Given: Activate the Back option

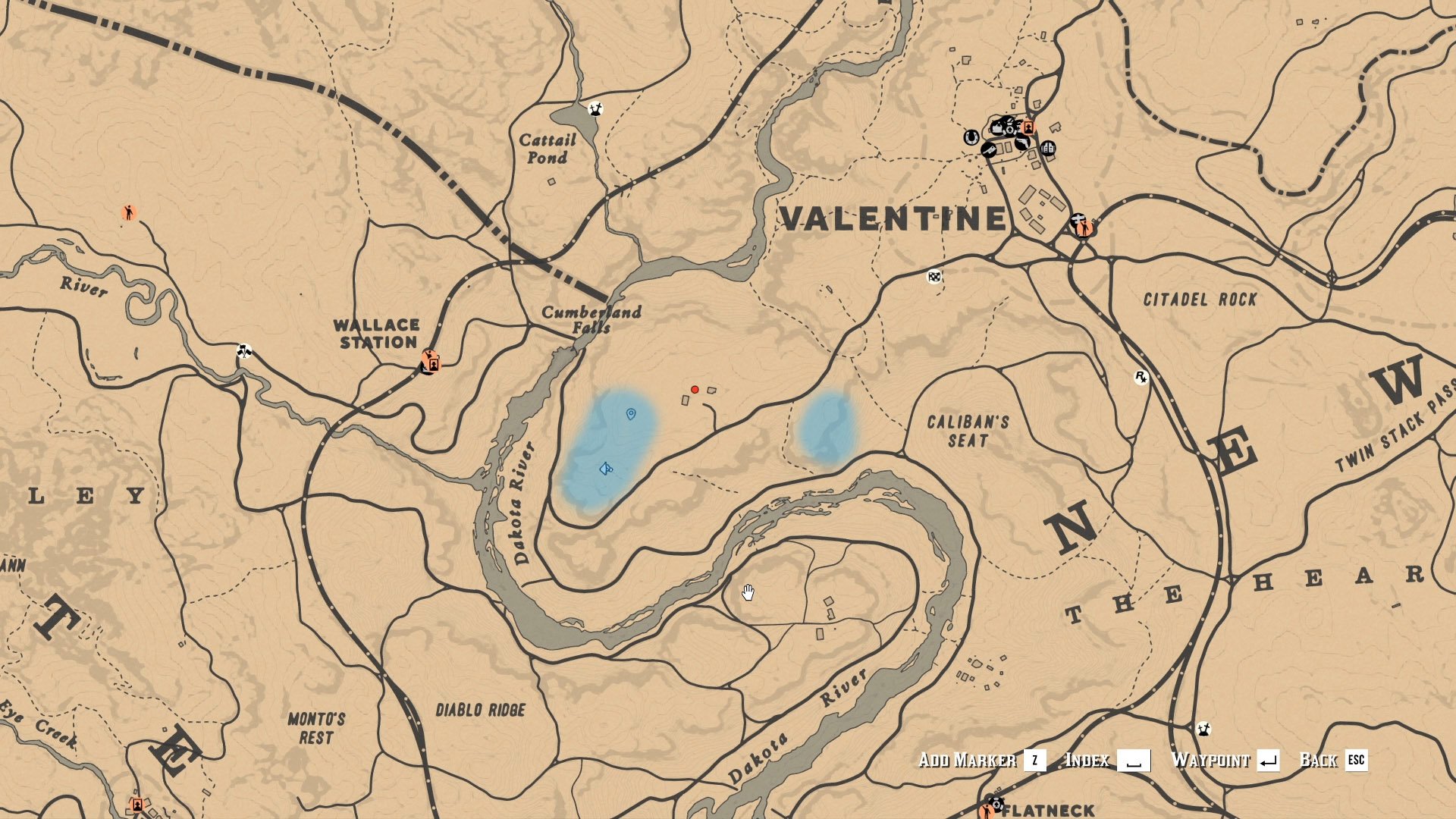Looking at the screenshot, I should point(1319,758).
